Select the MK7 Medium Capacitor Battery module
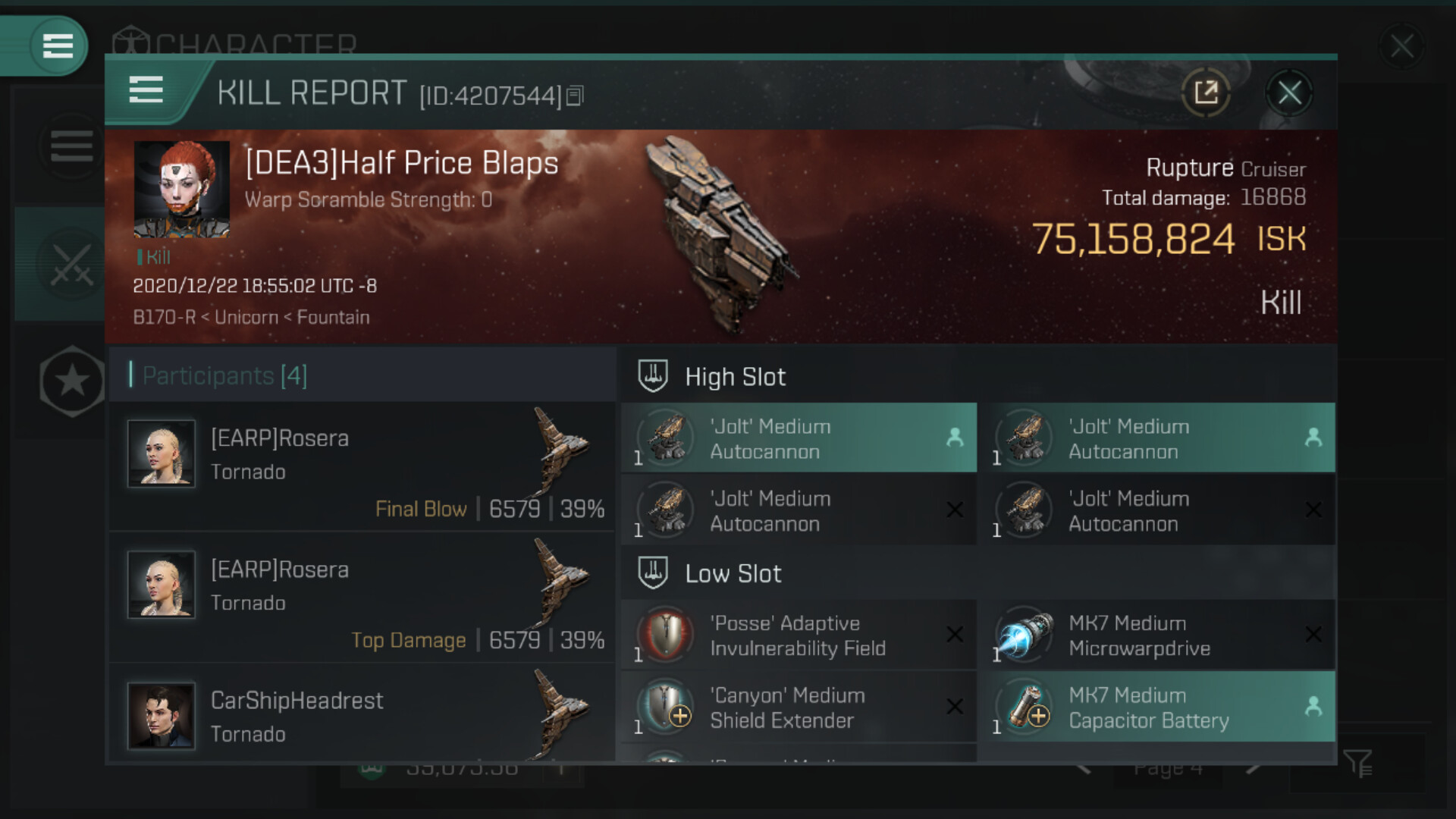The width and height of the screenshot is (1456, 819). tap(1157, 707)
